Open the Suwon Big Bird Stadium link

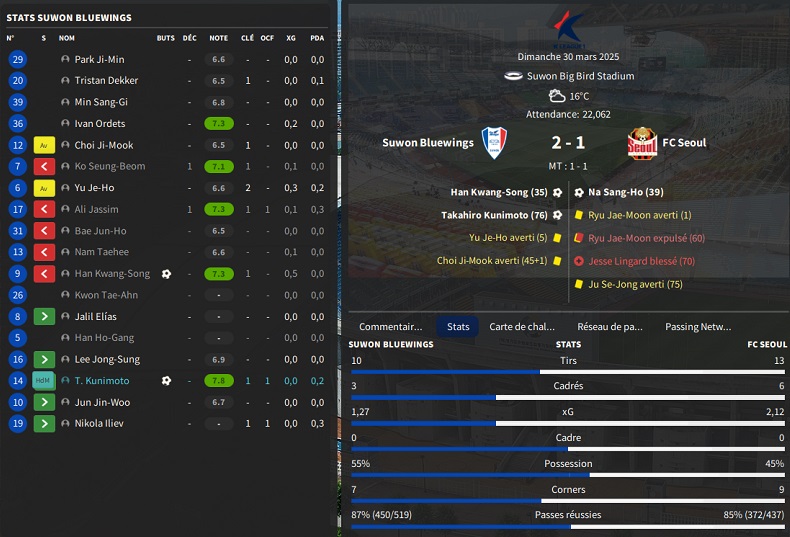[x=580, y=76]
